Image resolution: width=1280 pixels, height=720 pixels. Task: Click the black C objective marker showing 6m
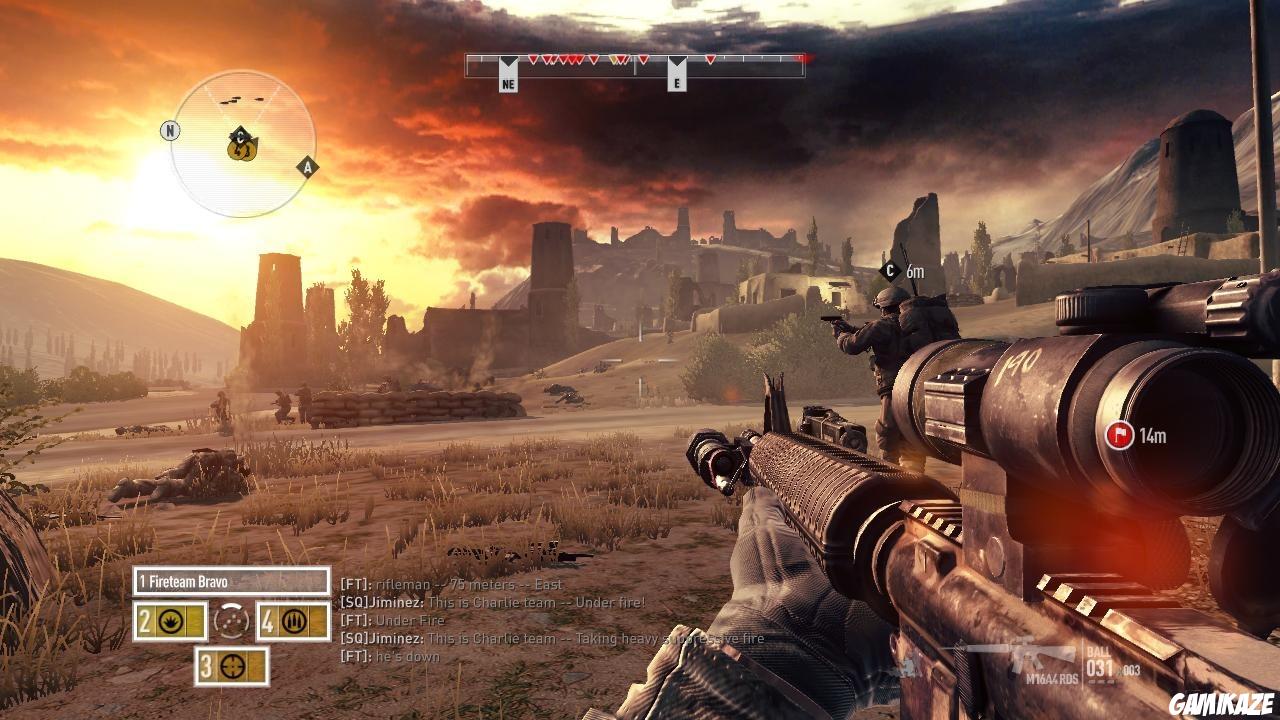(888, 268)
